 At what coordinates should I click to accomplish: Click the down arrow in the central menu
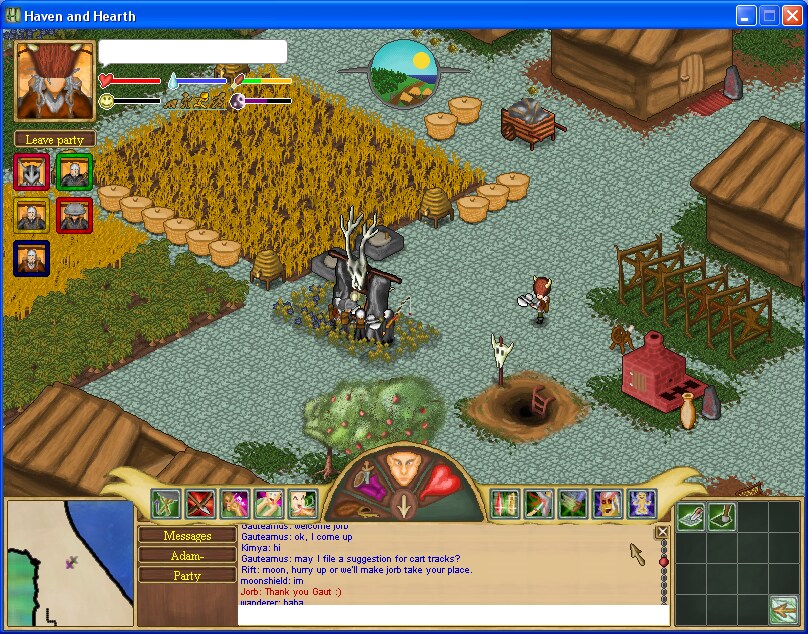click(403, 504)
